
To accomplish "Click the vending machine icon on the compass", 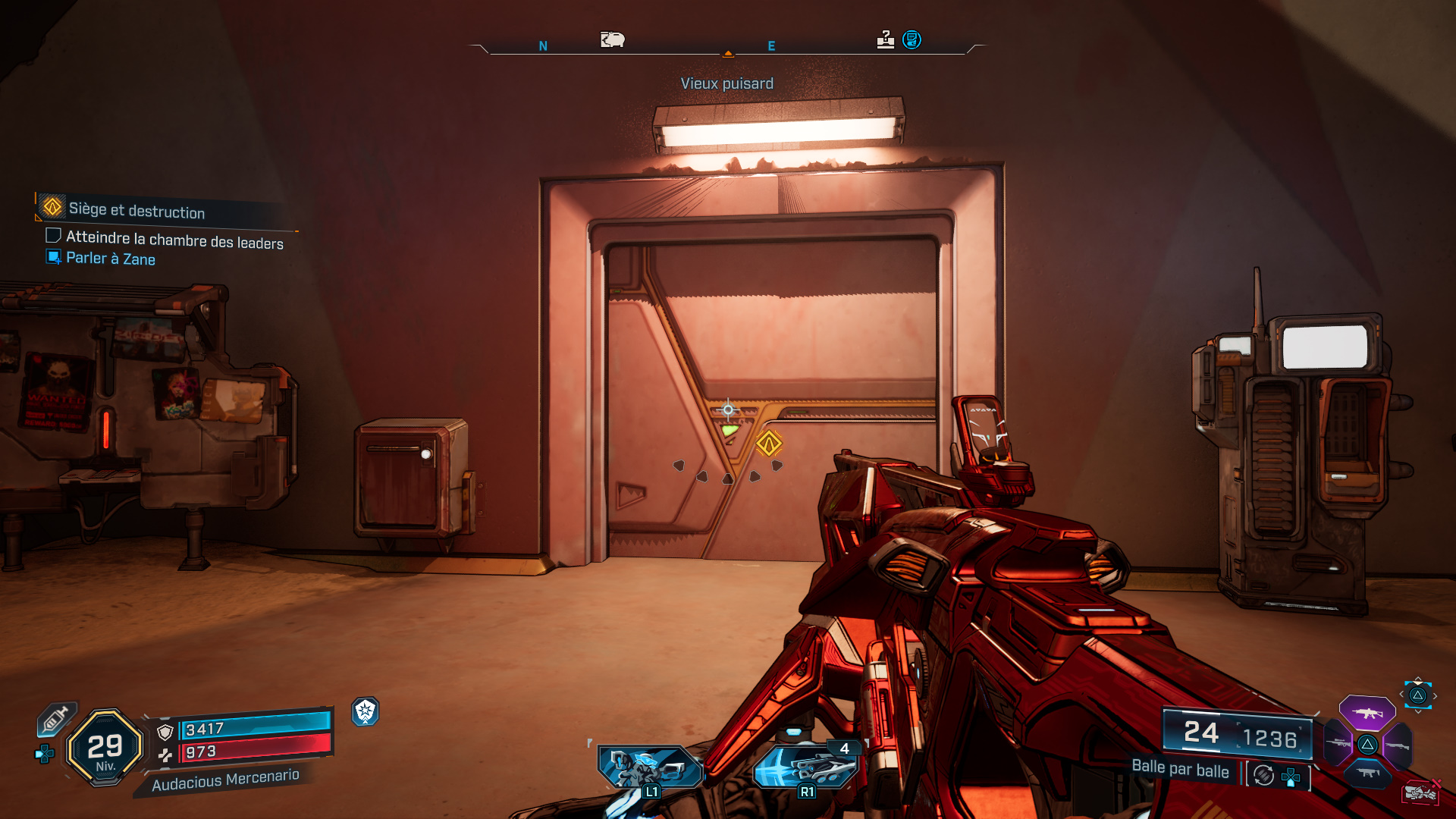I will 613,39.
